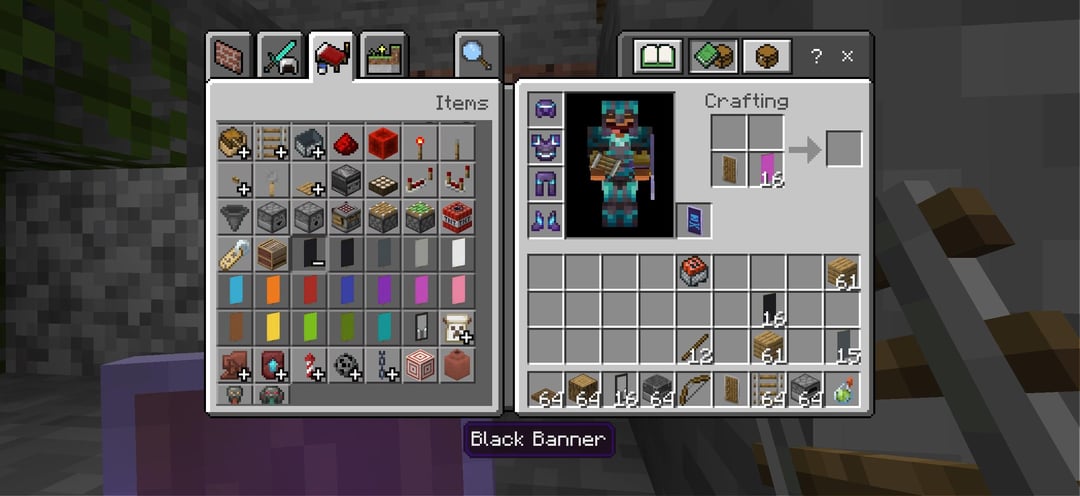Click the helmet armor slot
This screenshot has width=1080, height=496.
point(547,109)
